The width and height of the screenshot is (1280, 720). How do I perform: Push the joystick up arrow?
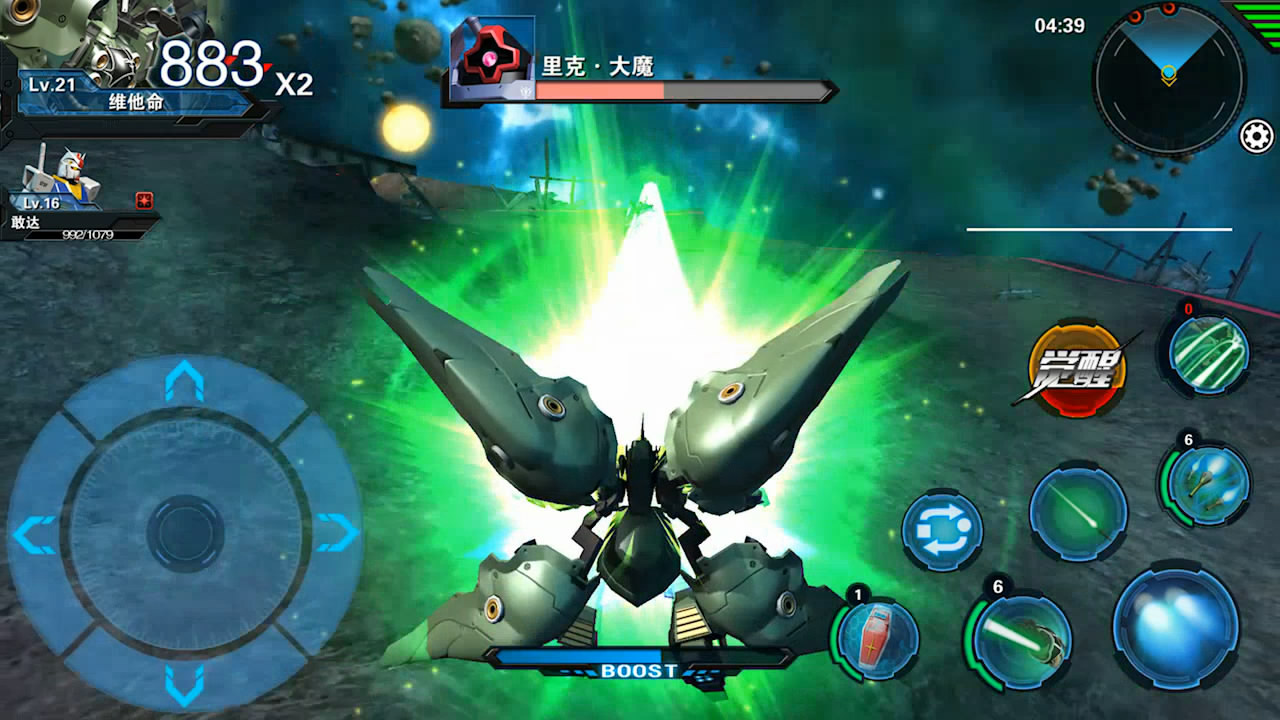pos(184,381)
